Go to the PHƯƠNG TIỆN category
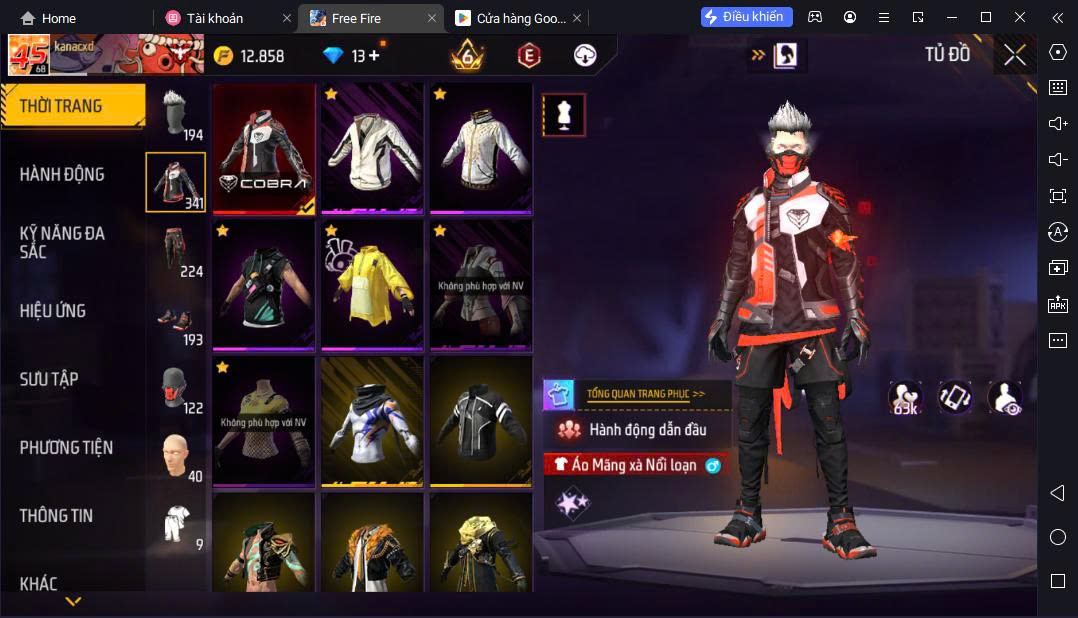The image size is (1078, 618). pyautogui.click(x=66, y=447)
